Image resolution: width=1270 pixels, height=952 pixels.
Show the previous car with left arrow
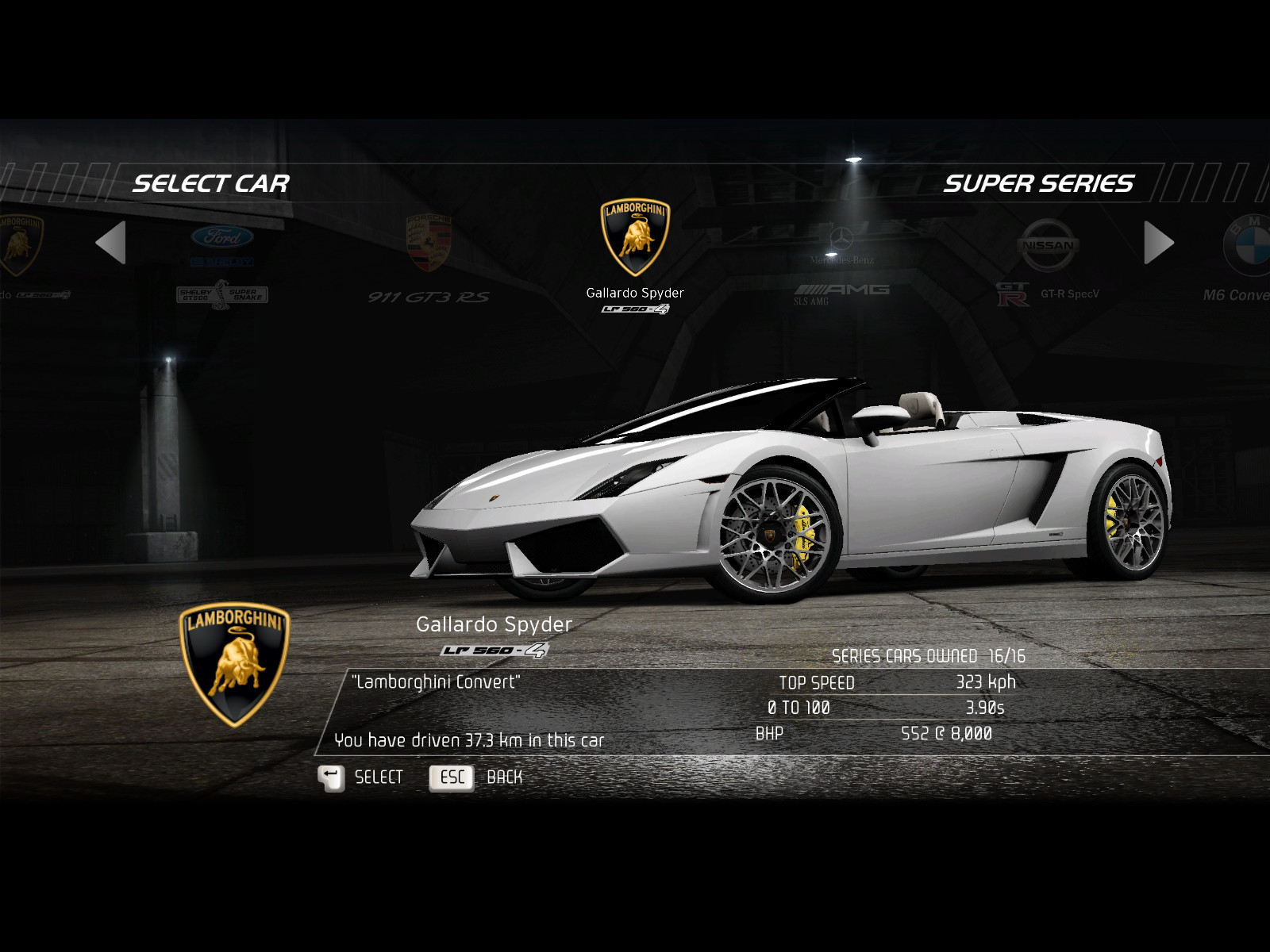click(111, 243)
